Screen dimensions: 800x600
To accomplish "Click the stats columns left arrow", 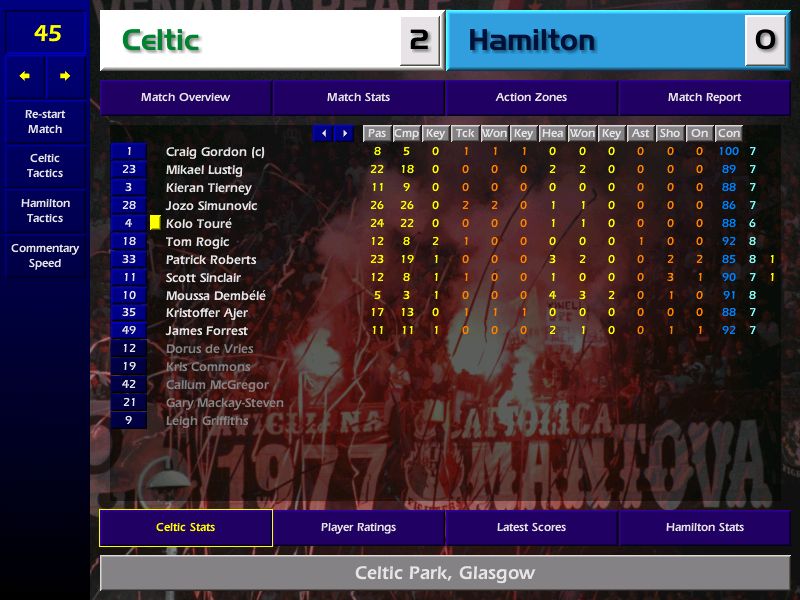I will 323,133.
